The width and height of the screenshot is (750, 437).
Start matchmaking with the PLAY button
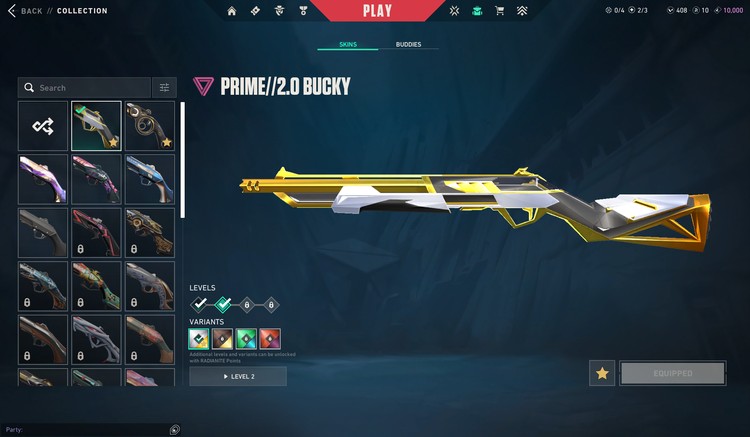click(x=376, y=11)
